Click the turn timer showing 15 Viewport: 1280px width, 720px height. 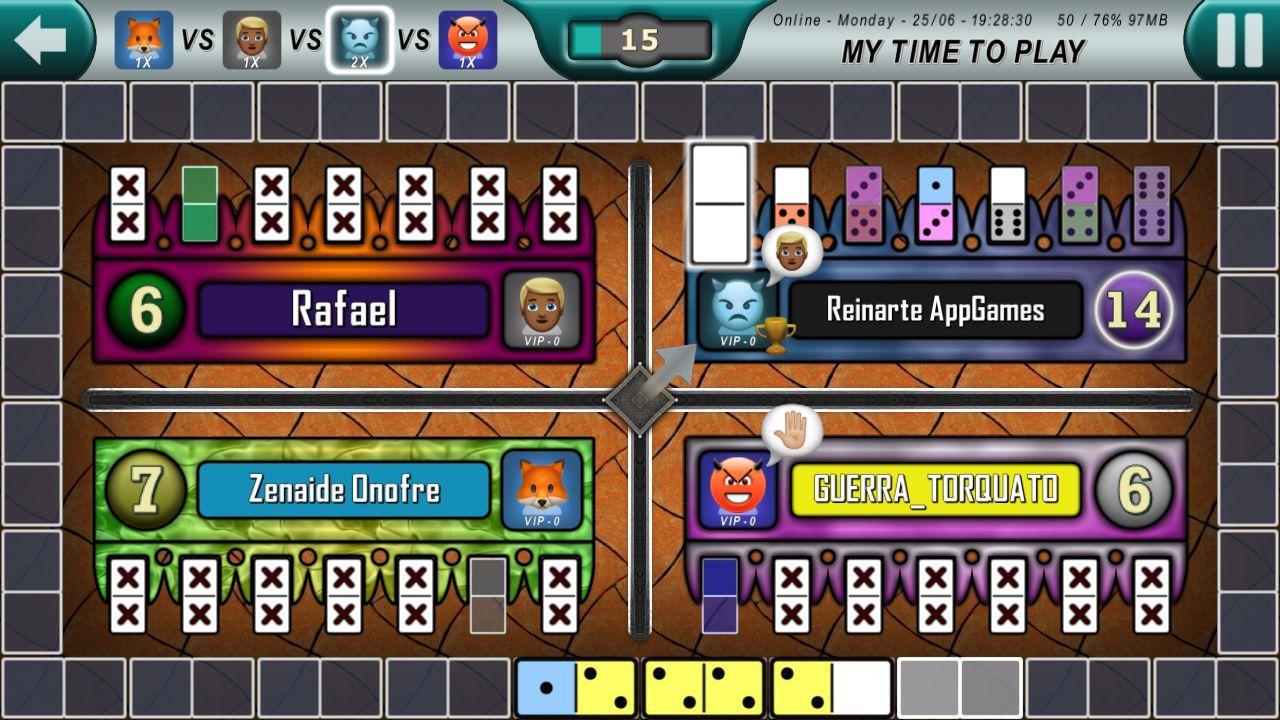[x=640, y=38]
